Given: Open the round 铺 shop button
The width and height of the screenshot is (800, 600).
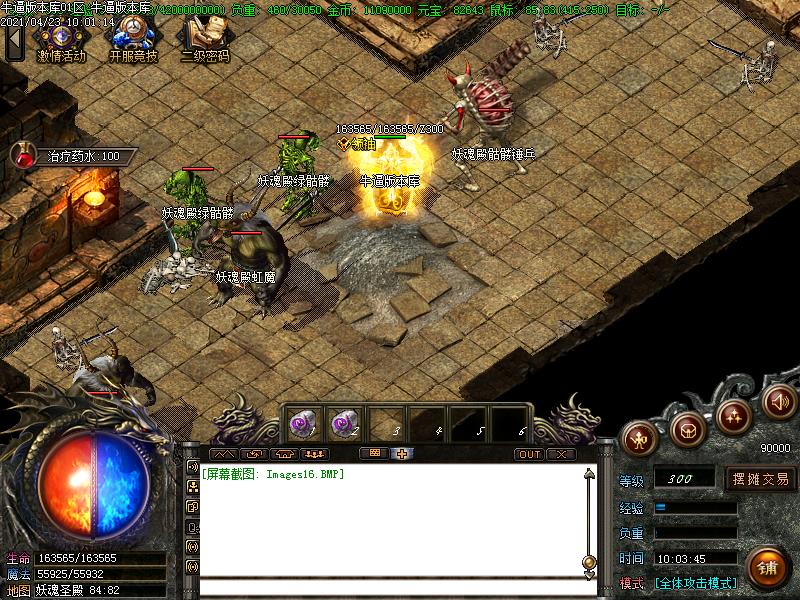Looking at the screenshot, I should tap(767, 568).
